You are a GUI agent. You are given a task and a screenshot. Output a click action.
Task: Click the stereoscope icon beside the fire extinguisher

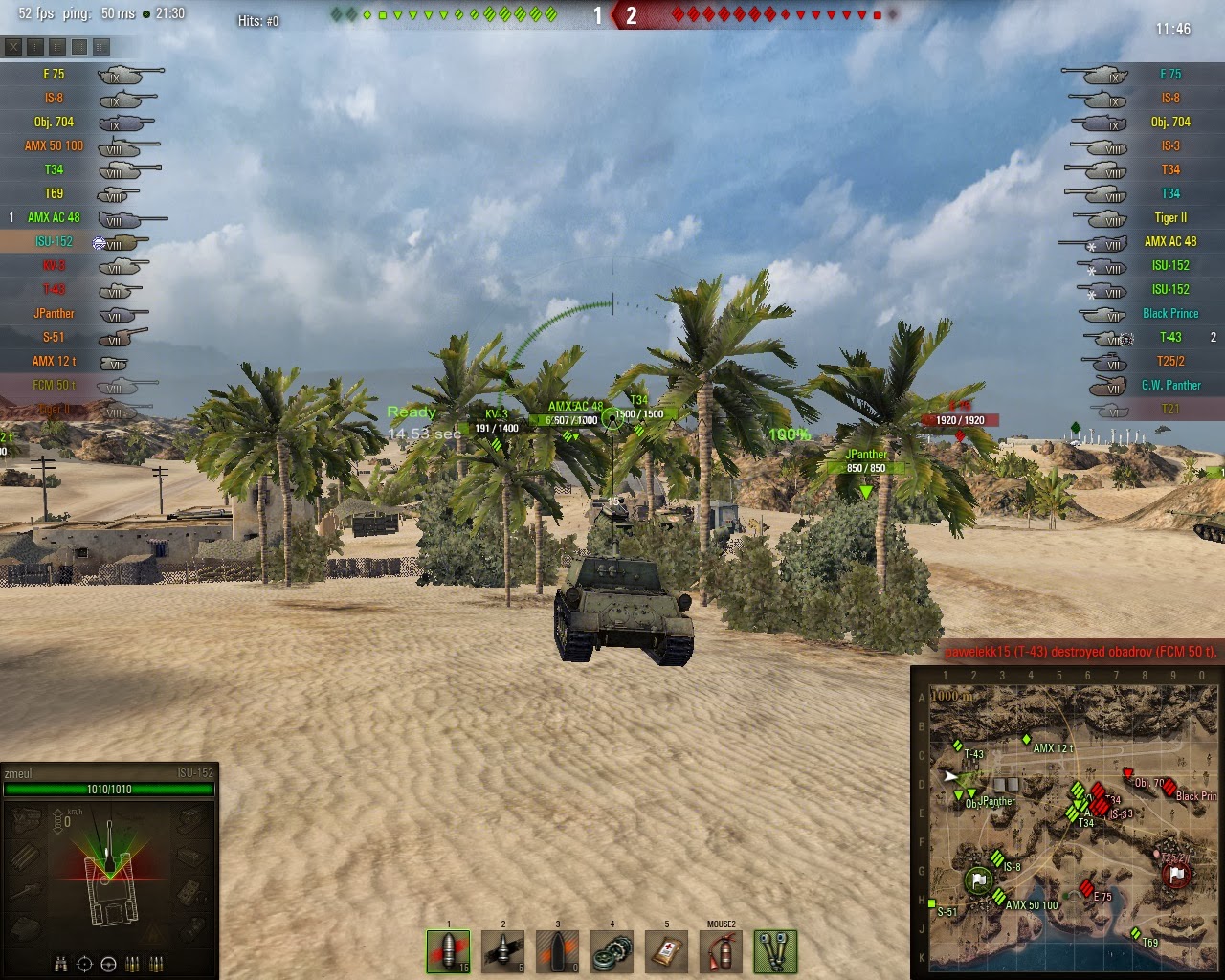pos(774,951)
